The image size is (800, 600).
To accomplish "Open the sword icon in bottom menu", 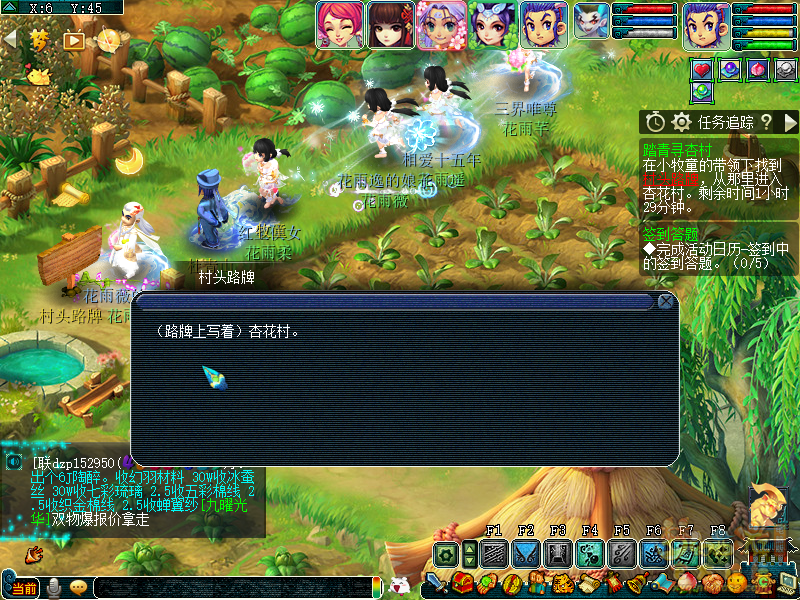I will pos(437,583).
